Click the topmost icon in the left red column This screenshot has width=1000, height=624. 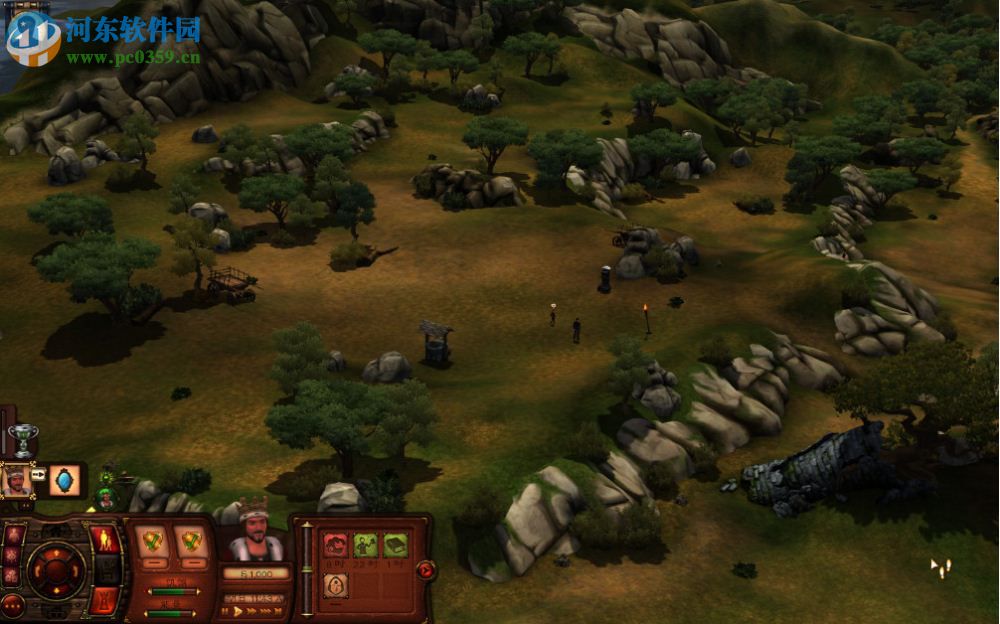pos(14,533)
